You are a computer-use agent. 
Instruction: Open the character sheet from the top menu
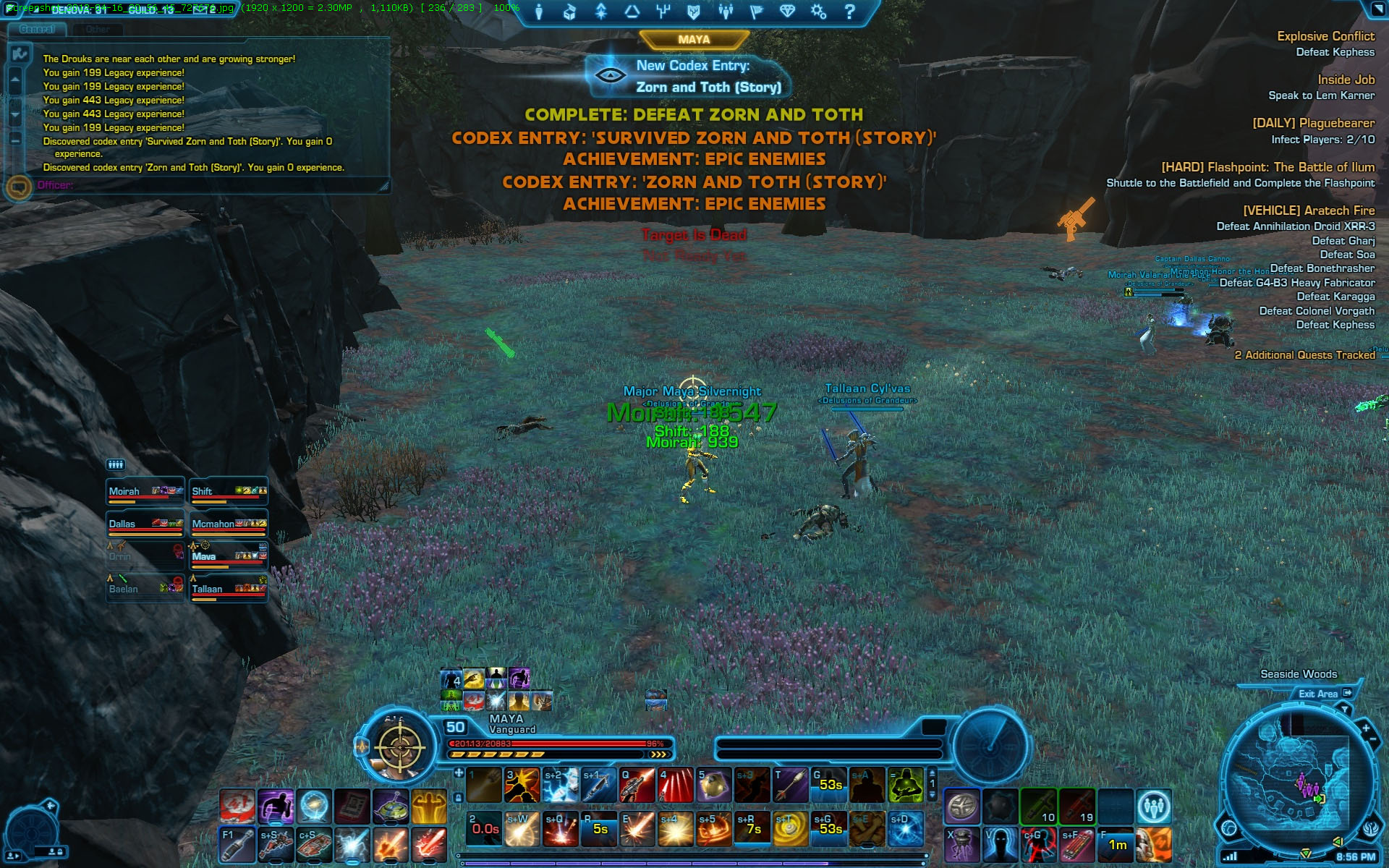[x=539, y=12]
